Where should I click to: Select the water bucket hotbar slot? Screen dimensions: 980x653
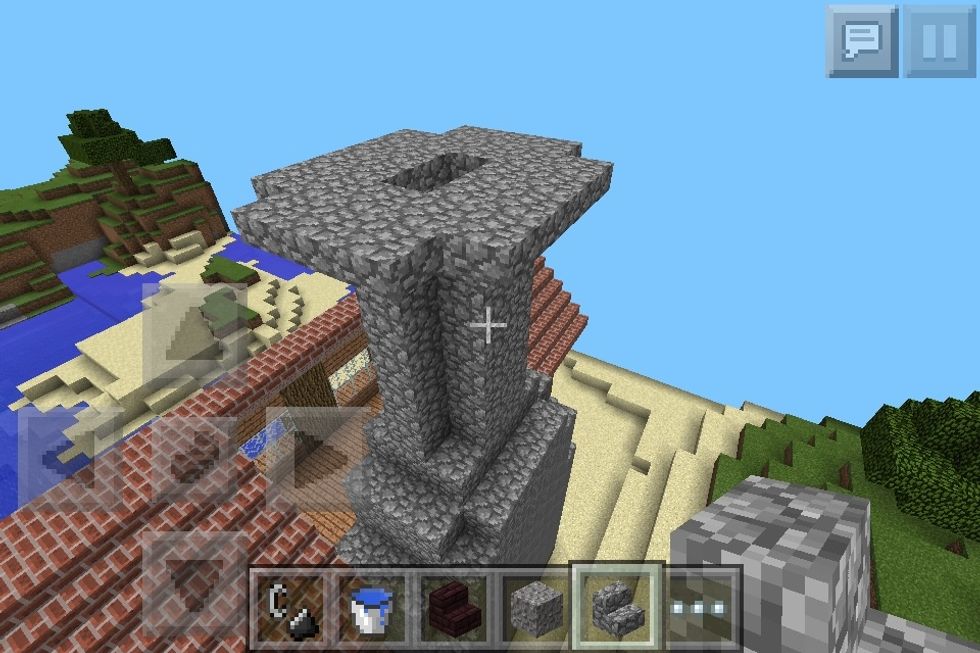click(x=370, y=604)
